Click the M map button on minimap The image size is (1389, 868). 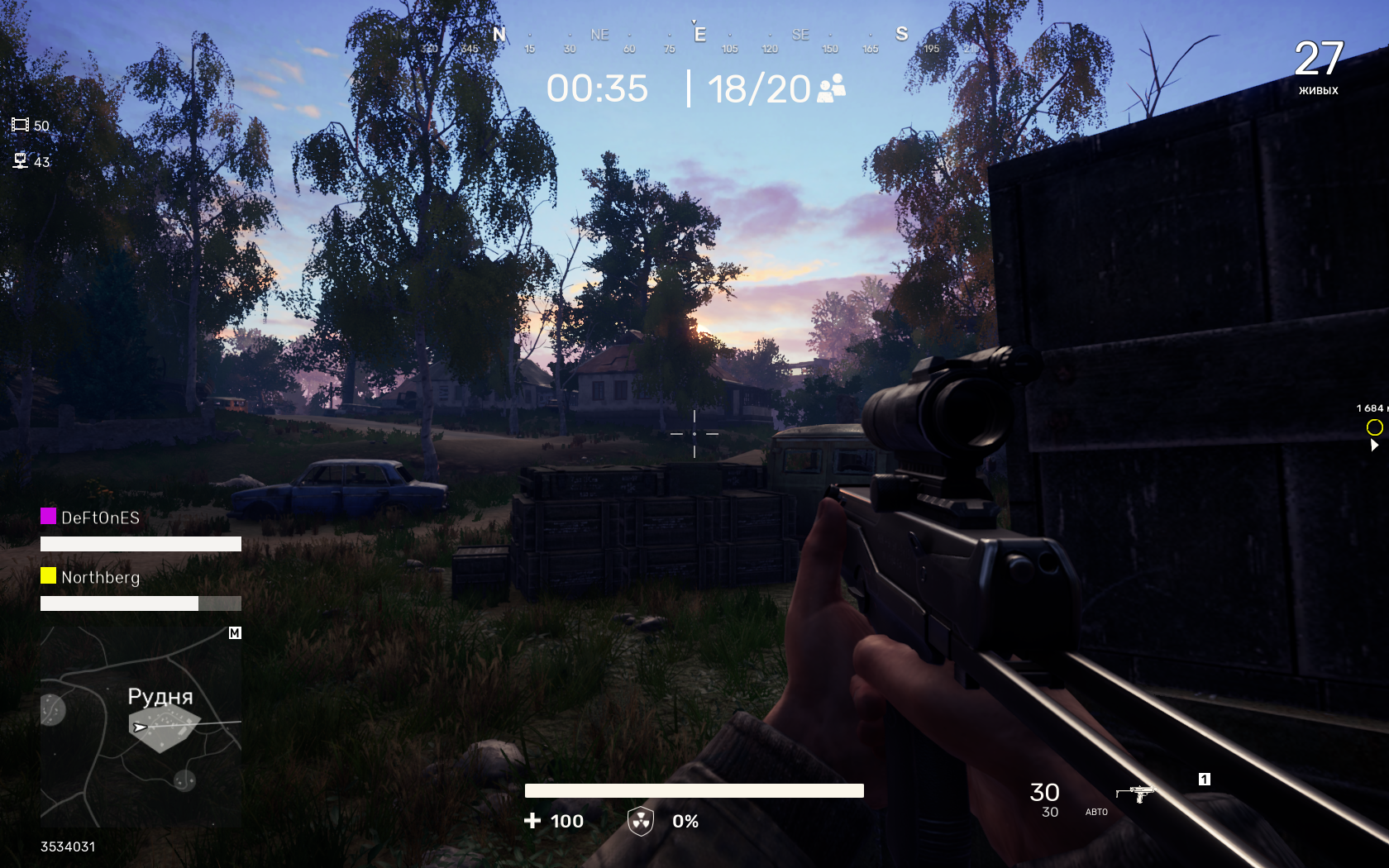(235, 633)
